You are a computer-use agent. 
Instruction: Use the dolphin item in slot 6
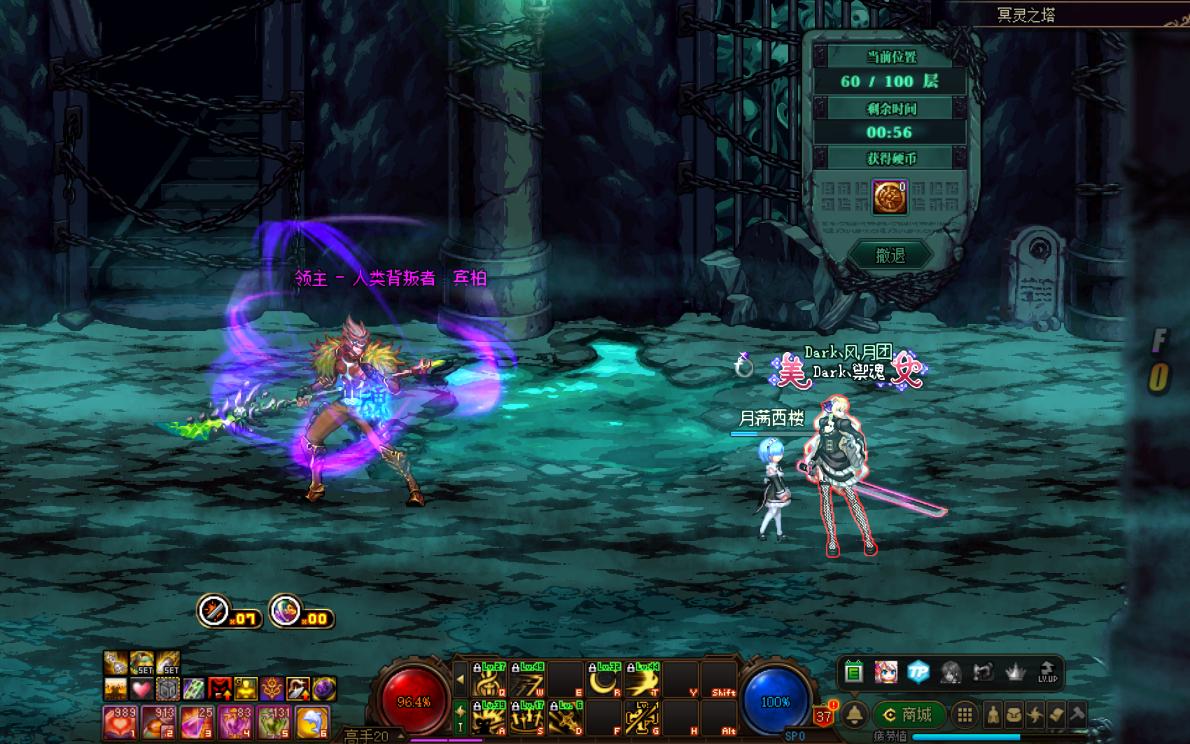312,721
